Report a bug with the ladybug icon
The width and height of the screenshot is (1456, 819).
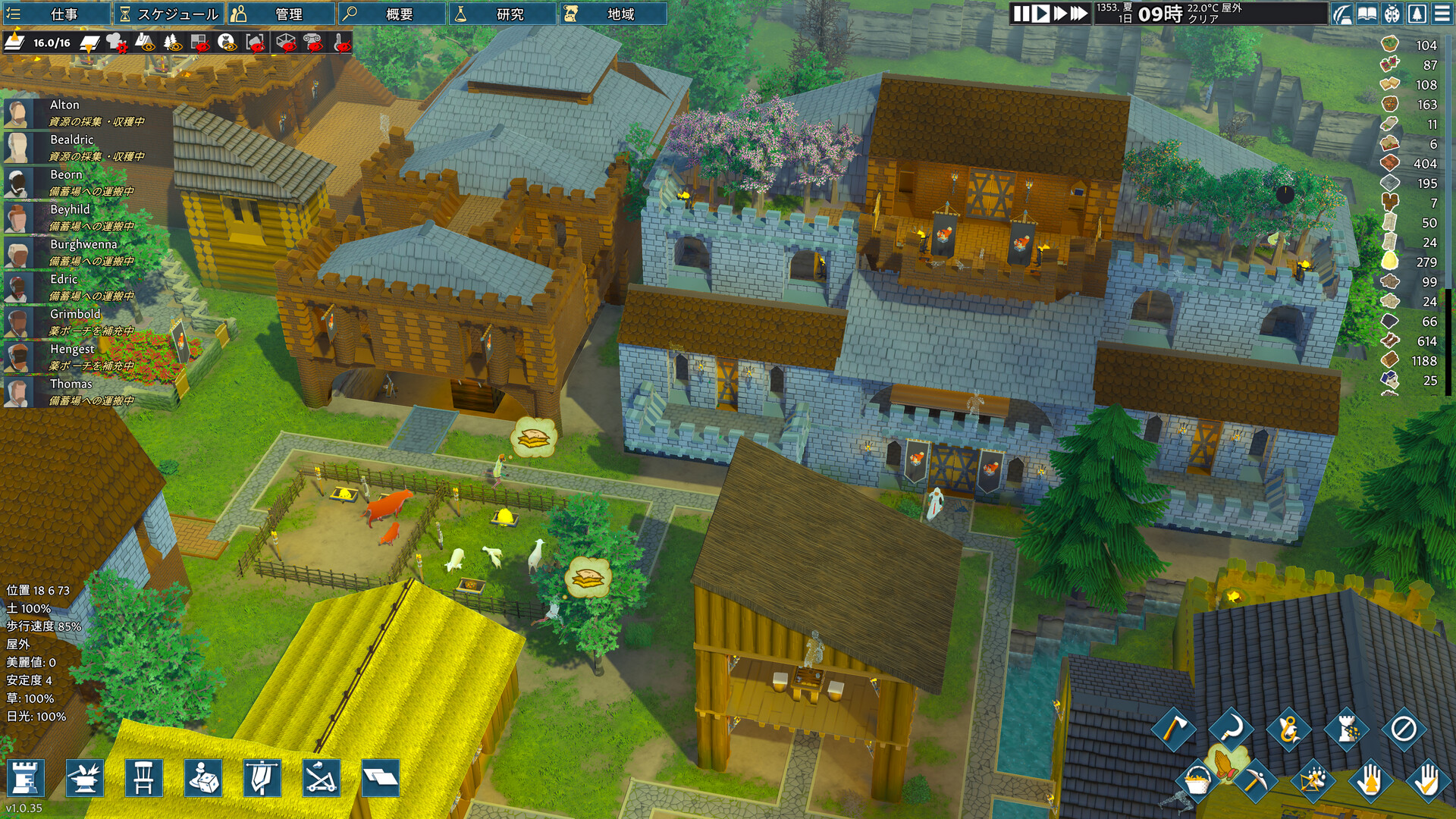tap(1392, 13)
